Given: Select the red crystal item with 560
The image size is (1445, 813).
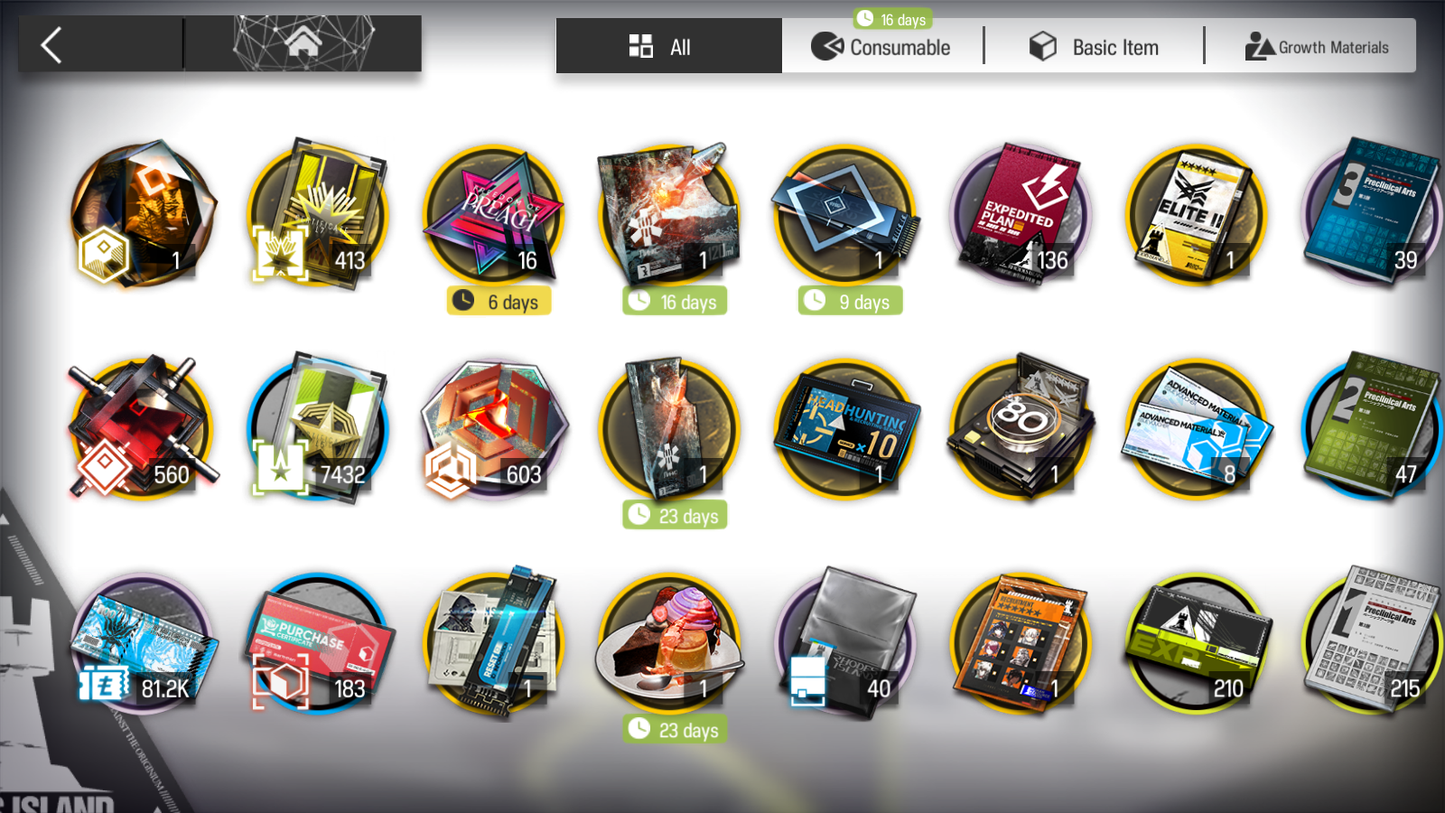Looking at the screenshot, I should click(x=143, y=430).
